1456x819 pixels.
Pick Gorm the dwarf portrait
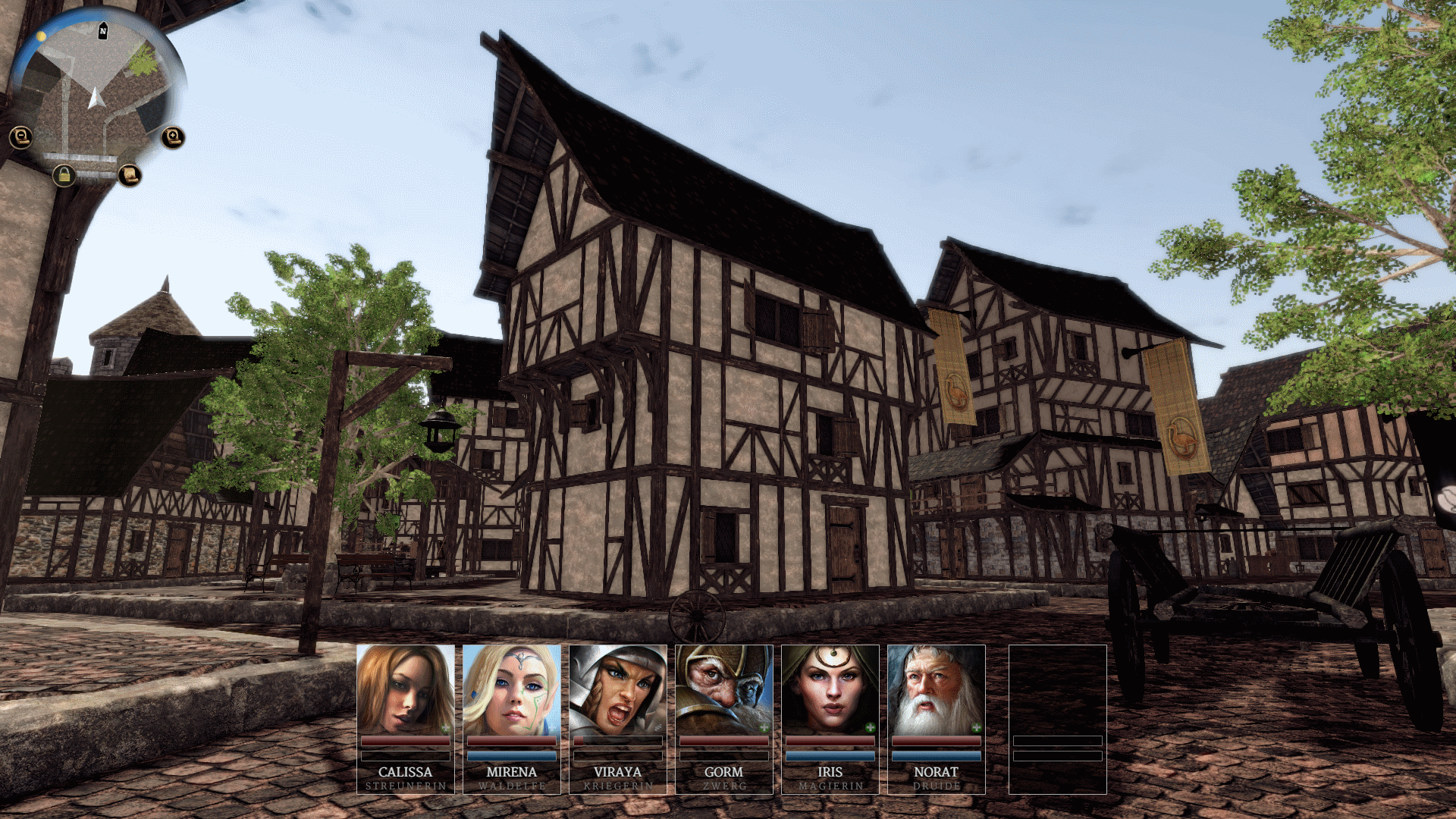point(723,690)
